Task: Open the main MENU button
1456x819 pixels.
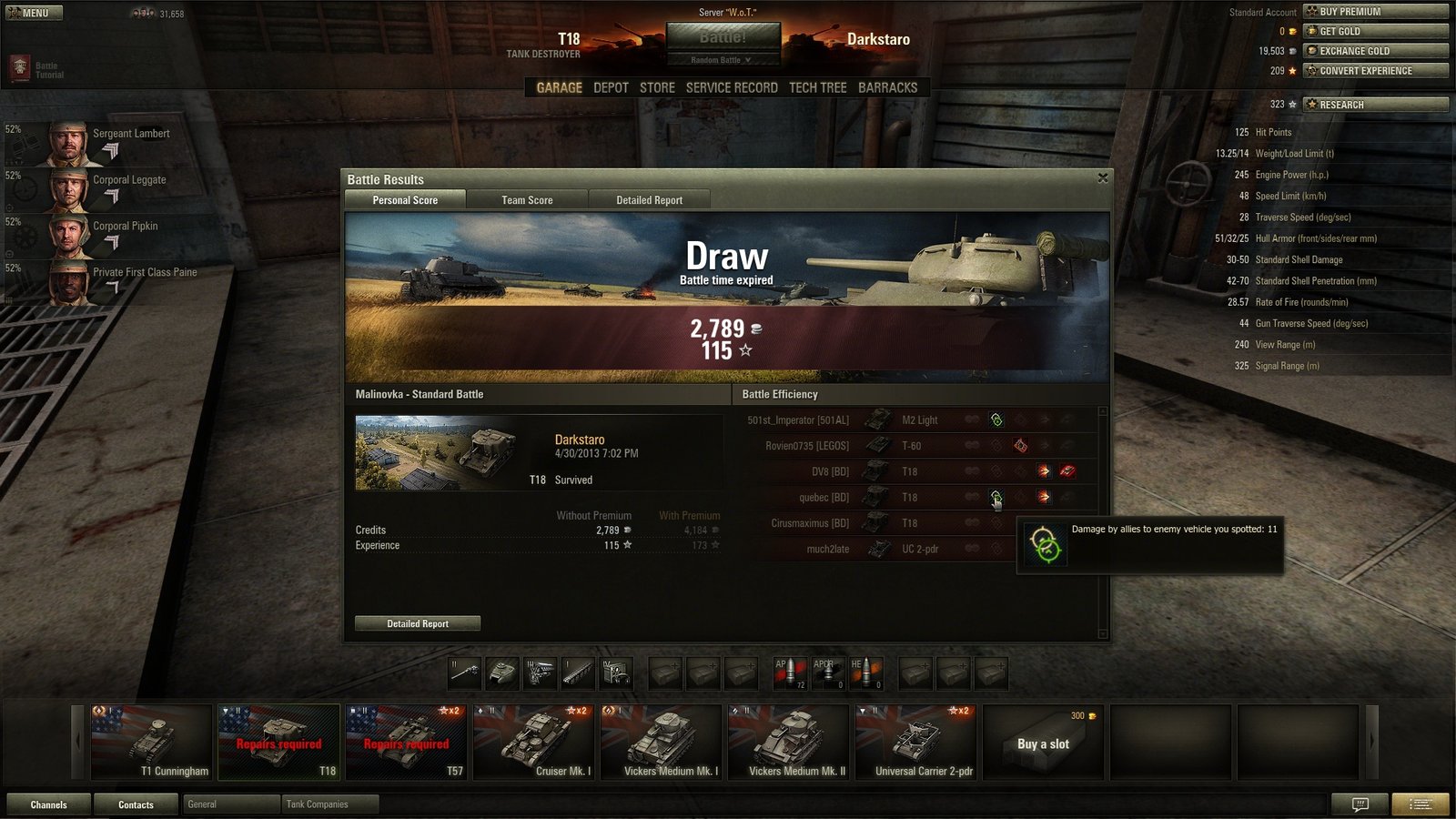Action: point(35,13)
